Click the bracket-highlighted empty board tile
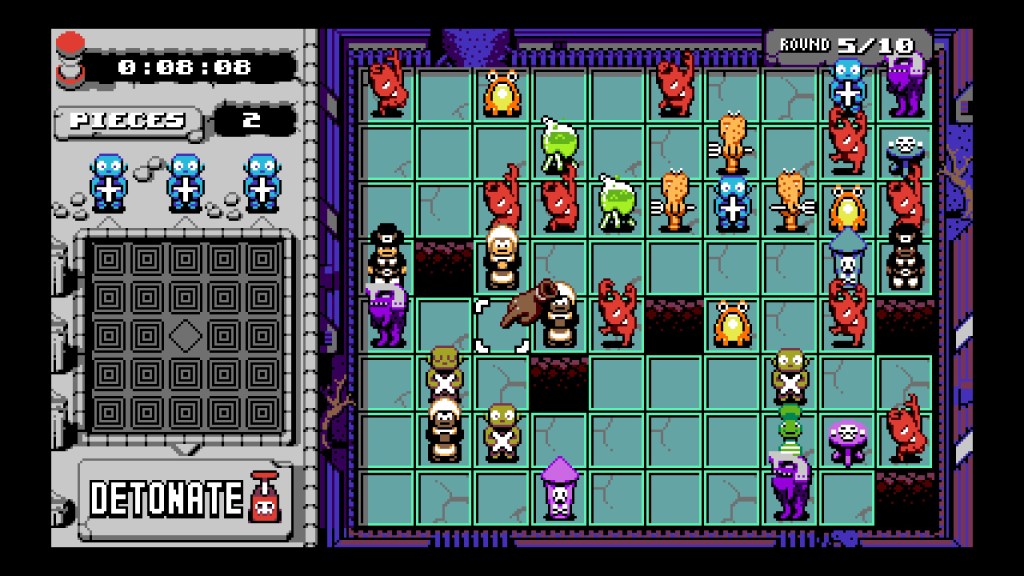Image resolution: width=1024 pixels, height=576 pixels. coord(501,326)
